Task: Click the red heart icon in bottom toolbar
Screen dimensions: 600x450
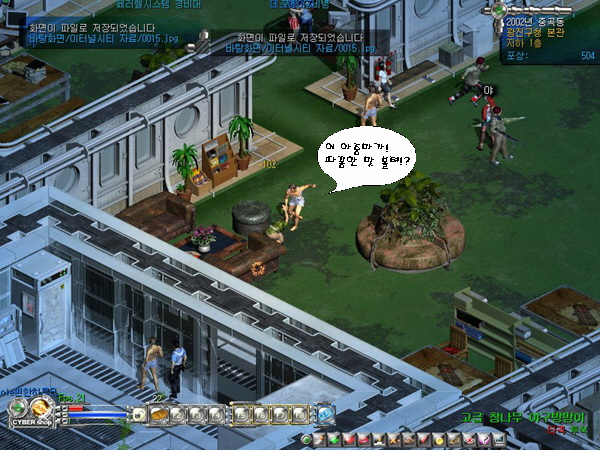Action: (350, 440)
